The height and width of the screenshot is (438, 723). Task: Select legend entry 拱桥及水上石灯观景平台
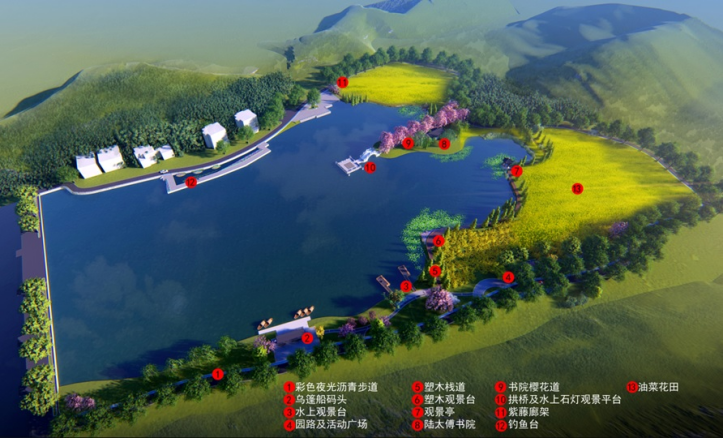click(x=563, y=399)
